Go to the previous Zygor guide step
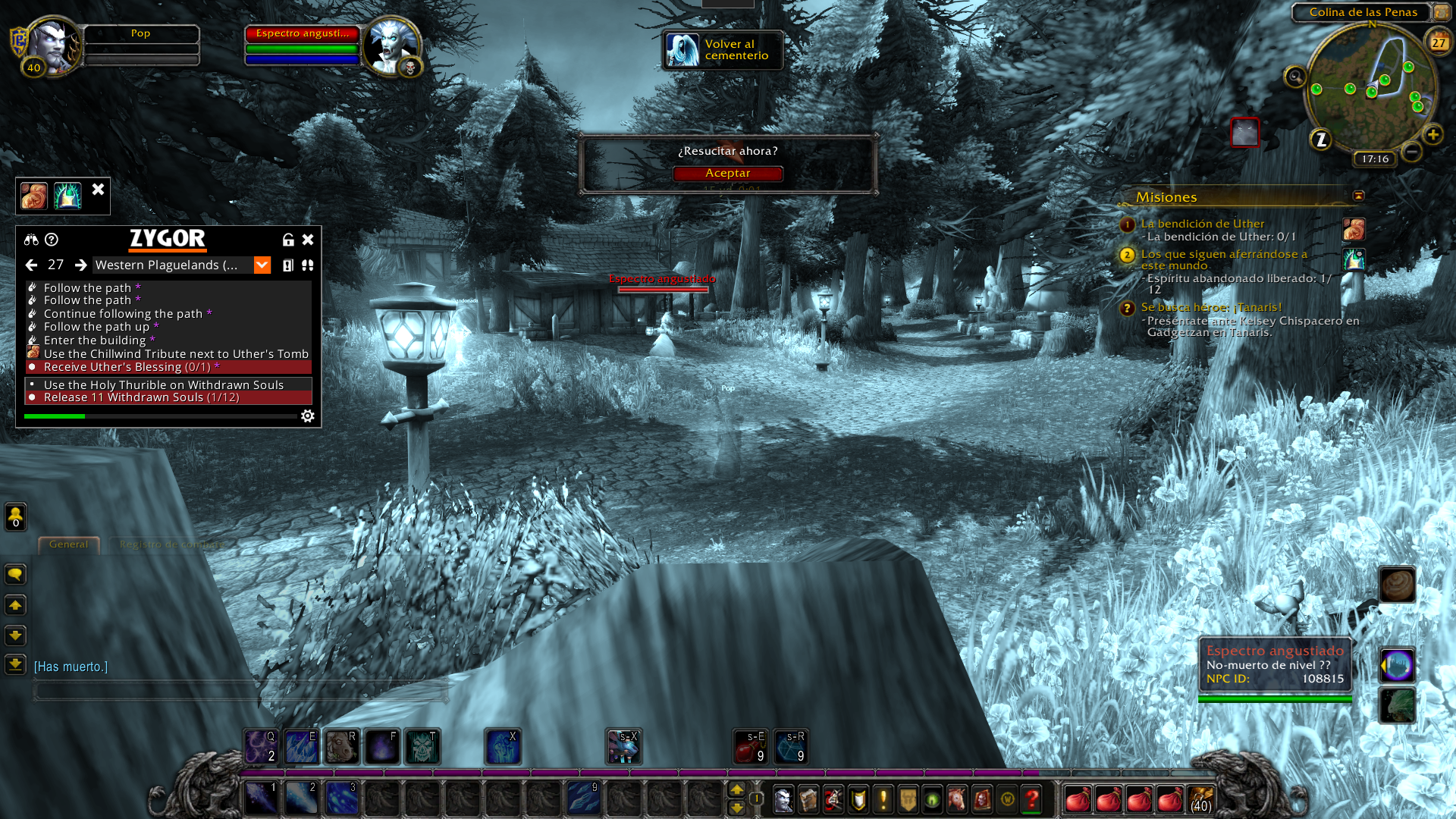This screenshot has height=819, width=1456. point(31,265)
